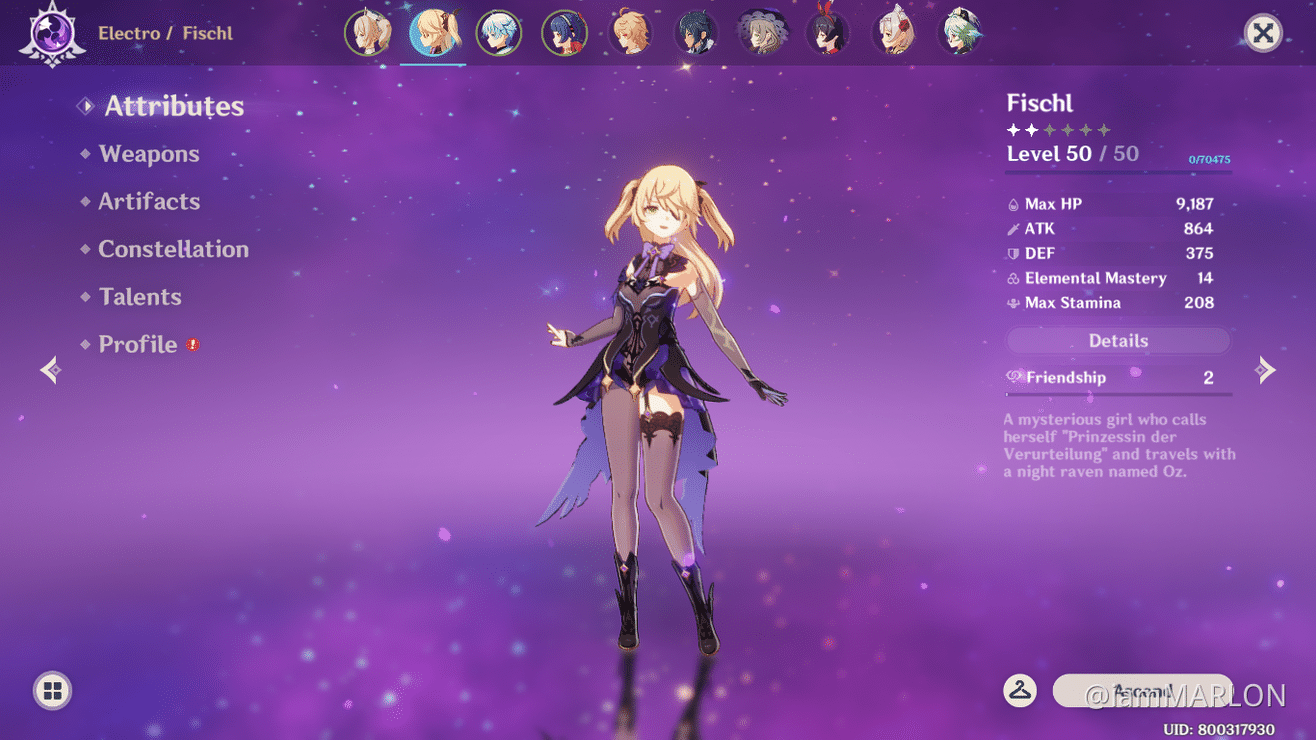
Task: Open the Max HP water droplet stat icon
Action: (1013, 203)
